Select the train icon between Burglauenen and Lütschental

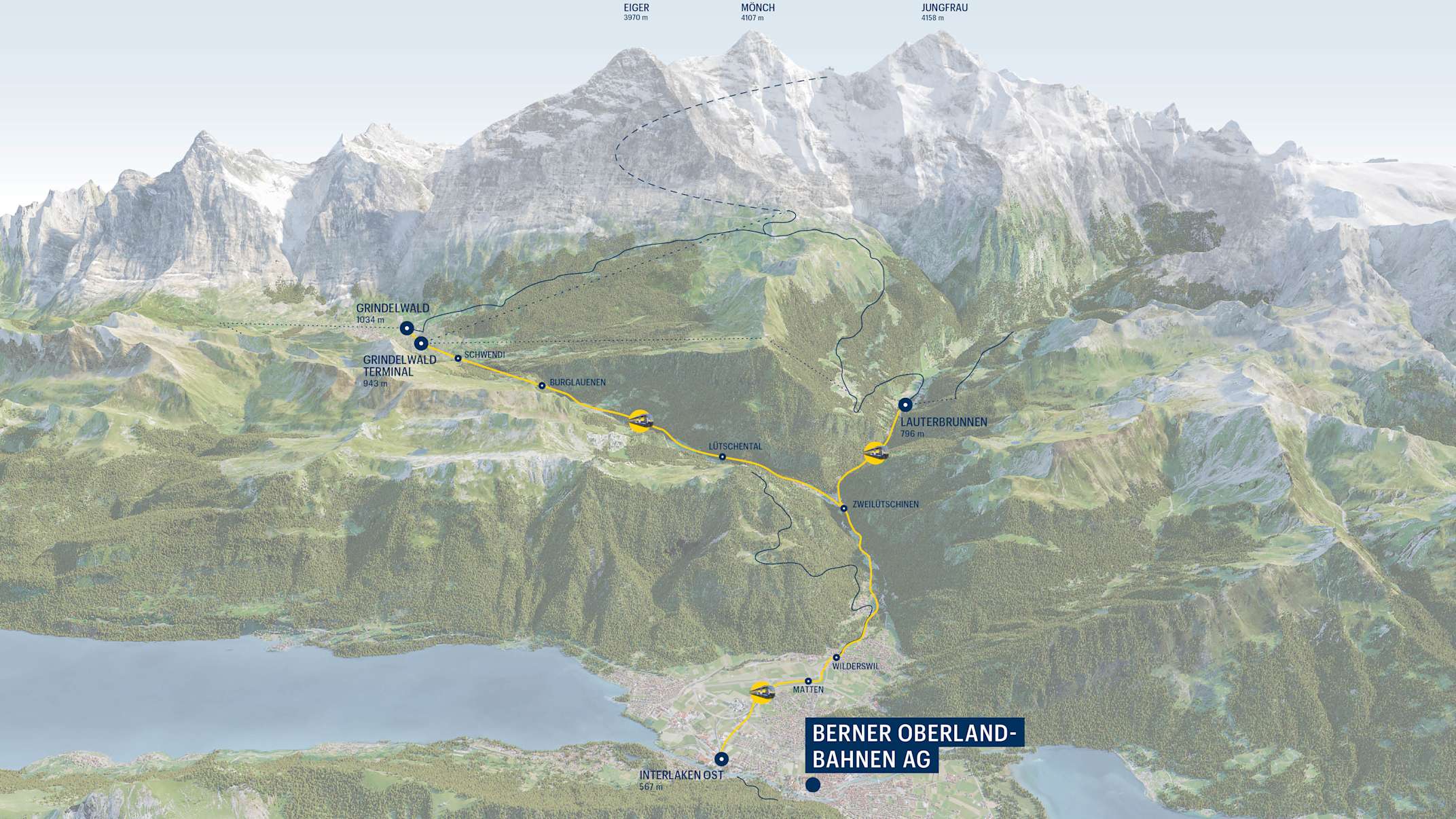pyautogui.click(x=640, y=421)
